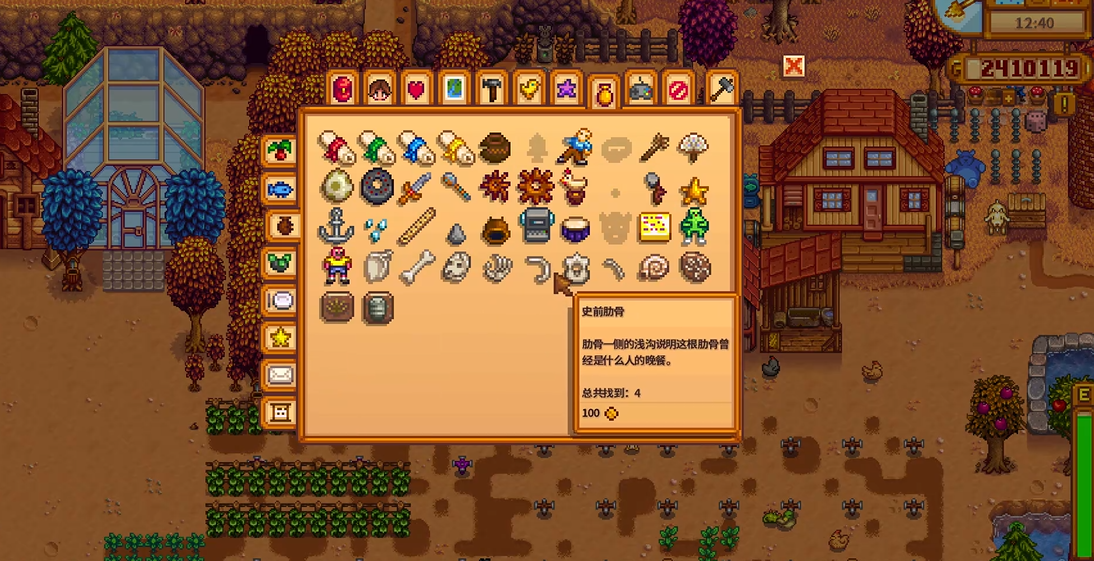Select the dinosaur egg artifact

(x=336, y=187)
